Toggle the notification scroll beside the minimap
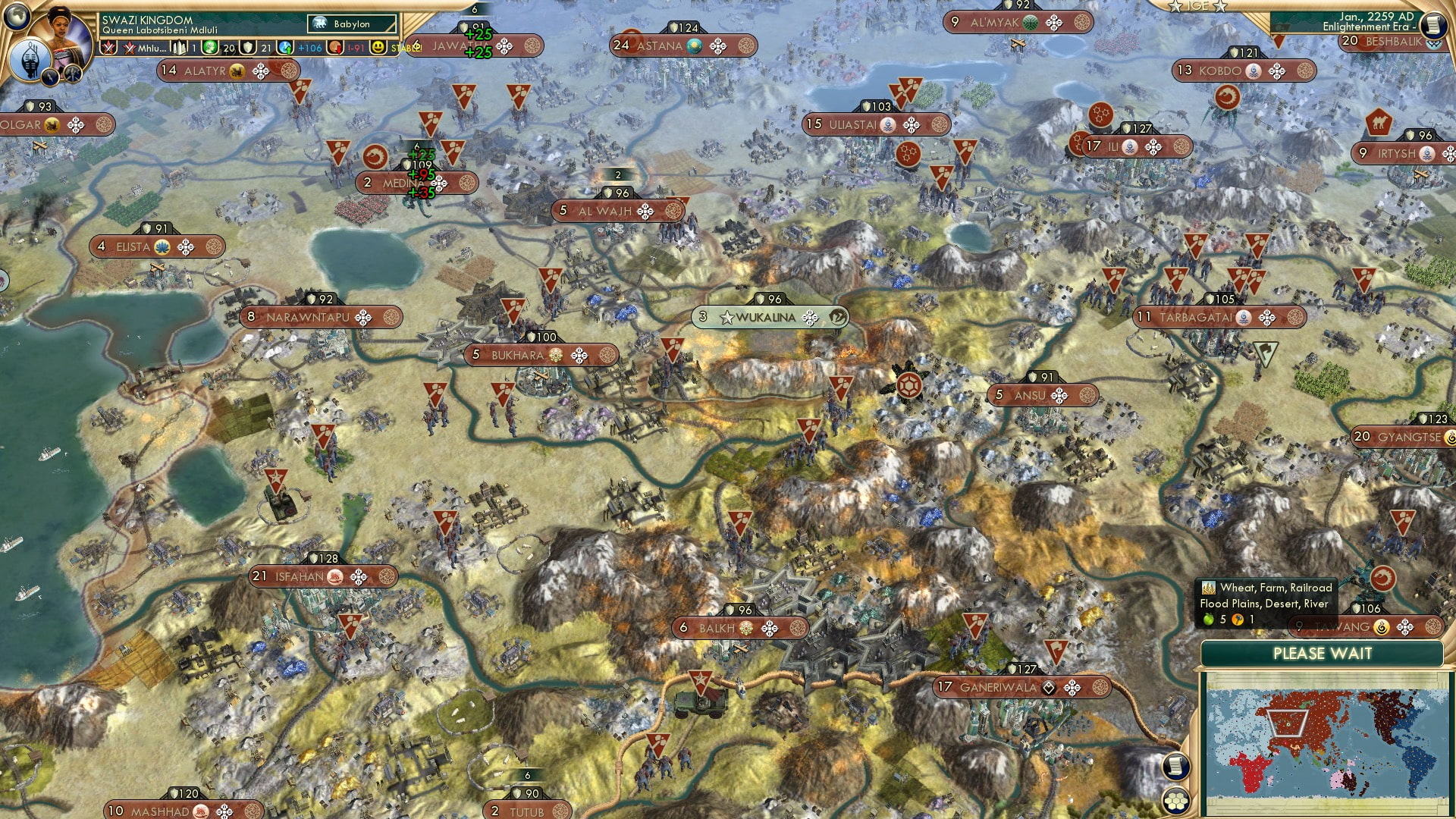 (1175, 767)
